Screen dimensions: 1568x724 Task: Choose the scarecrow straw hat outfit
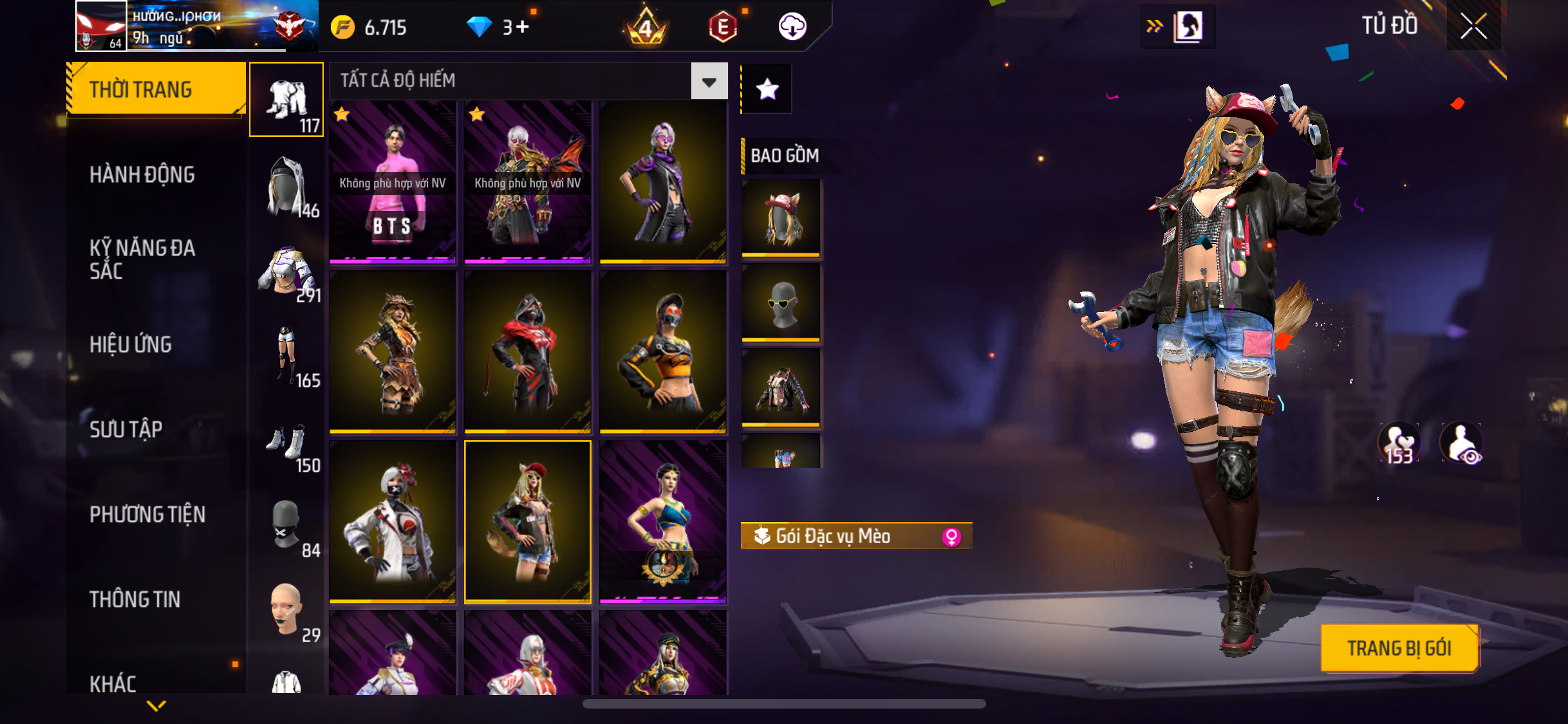(x=393, y=351)
